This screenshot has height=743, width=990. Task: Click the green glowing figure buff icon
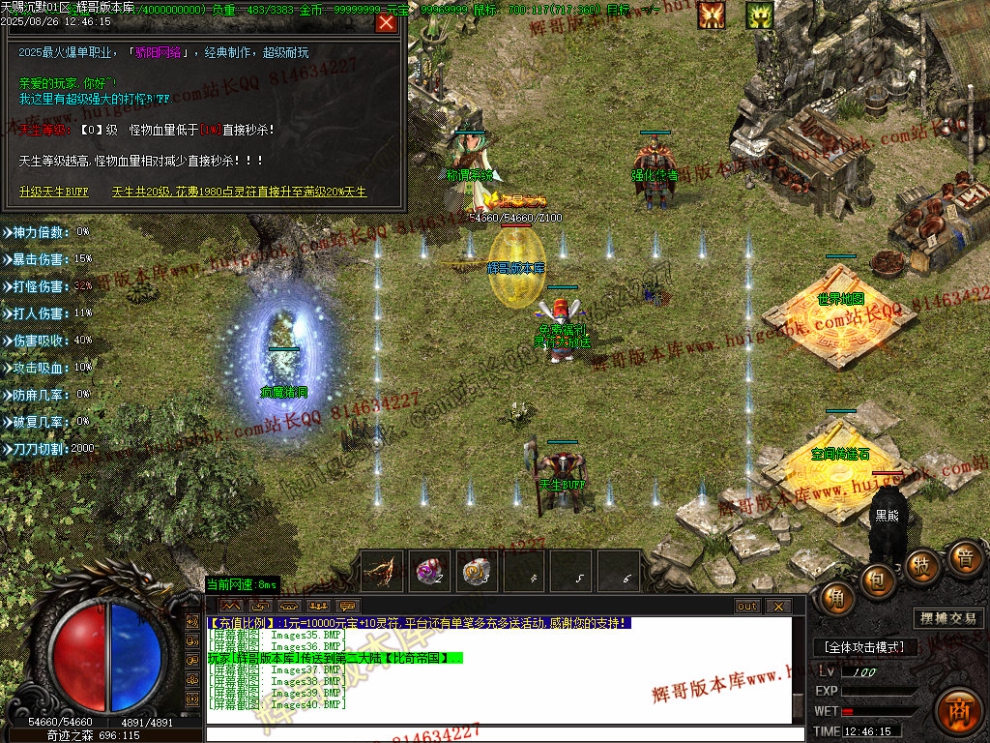point(759,14)
